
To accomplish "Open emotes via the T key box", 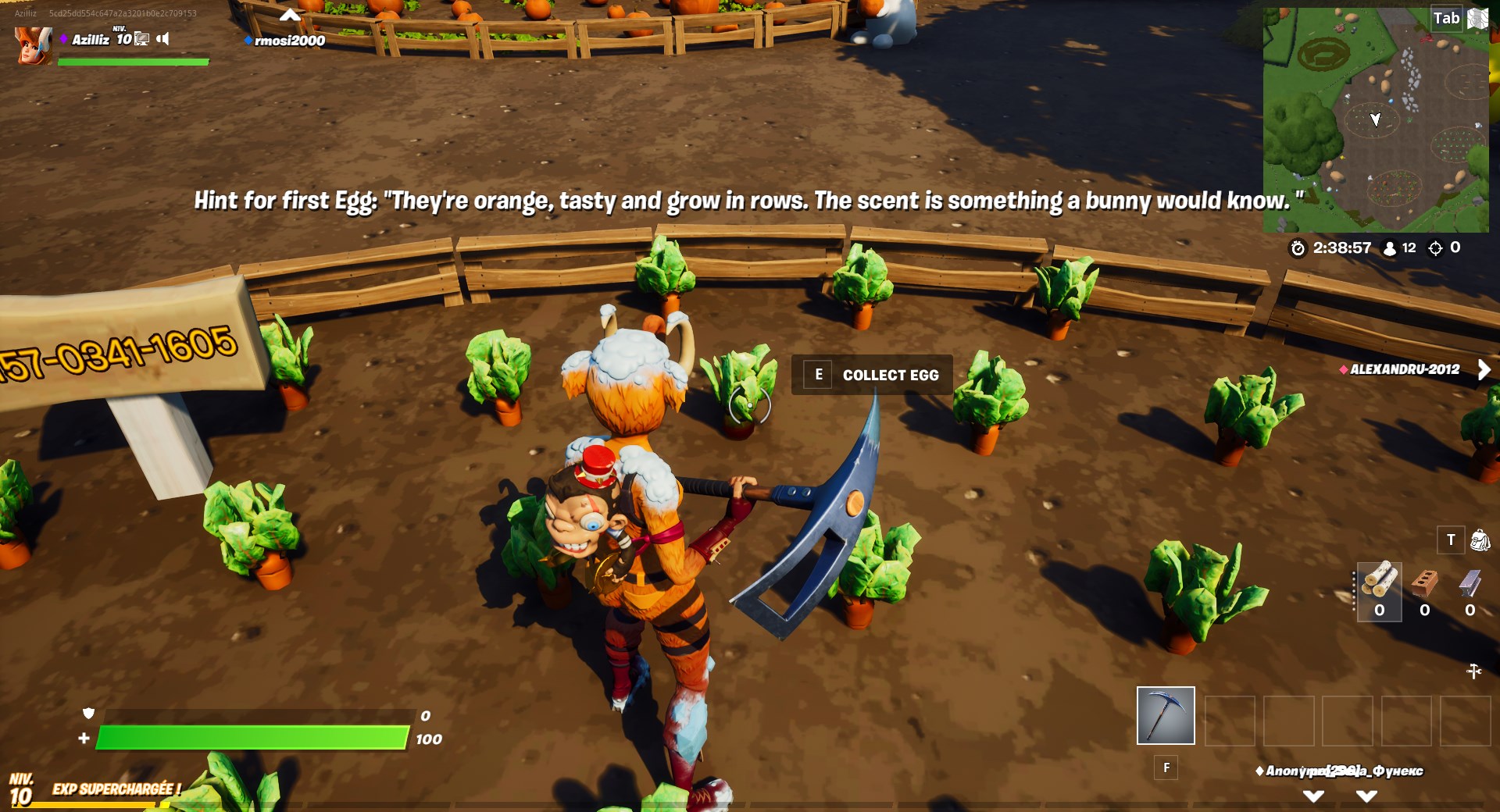I will pyautogui.click(x=1451, y=540).
